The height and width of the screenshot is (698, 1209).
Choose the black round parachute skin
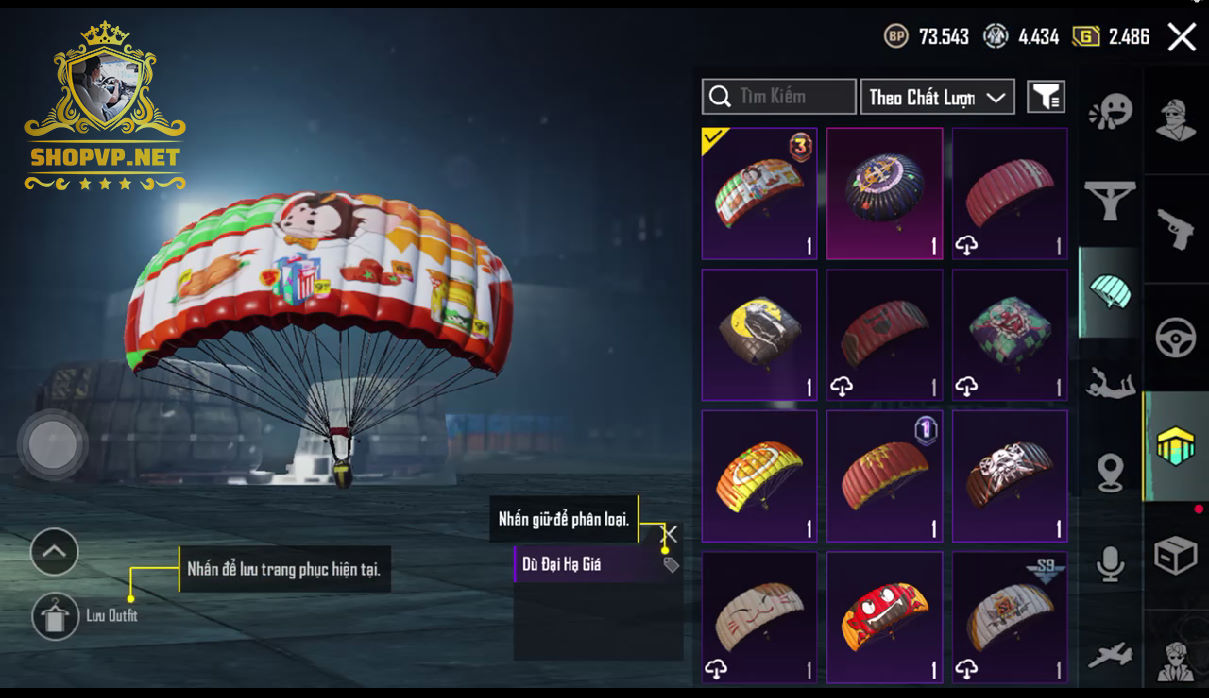click(x=884, y=193)
